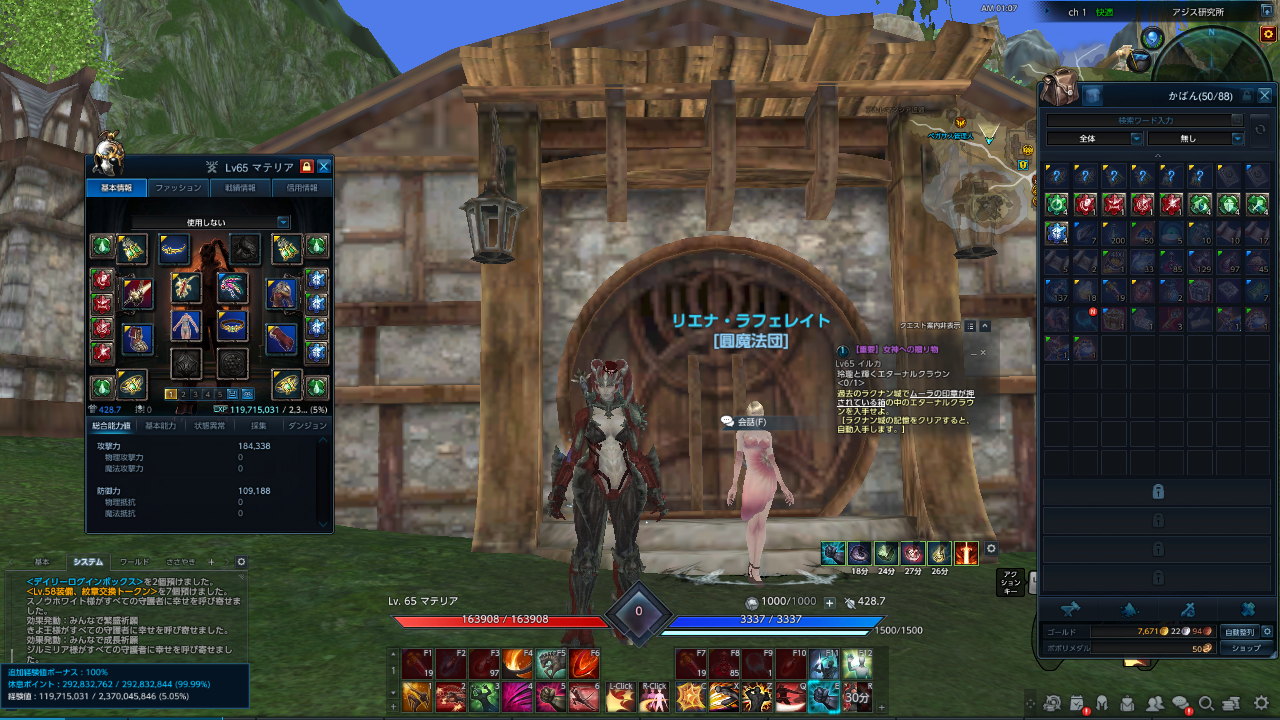Click the experience bar below the character stats

tap(270, 409)
